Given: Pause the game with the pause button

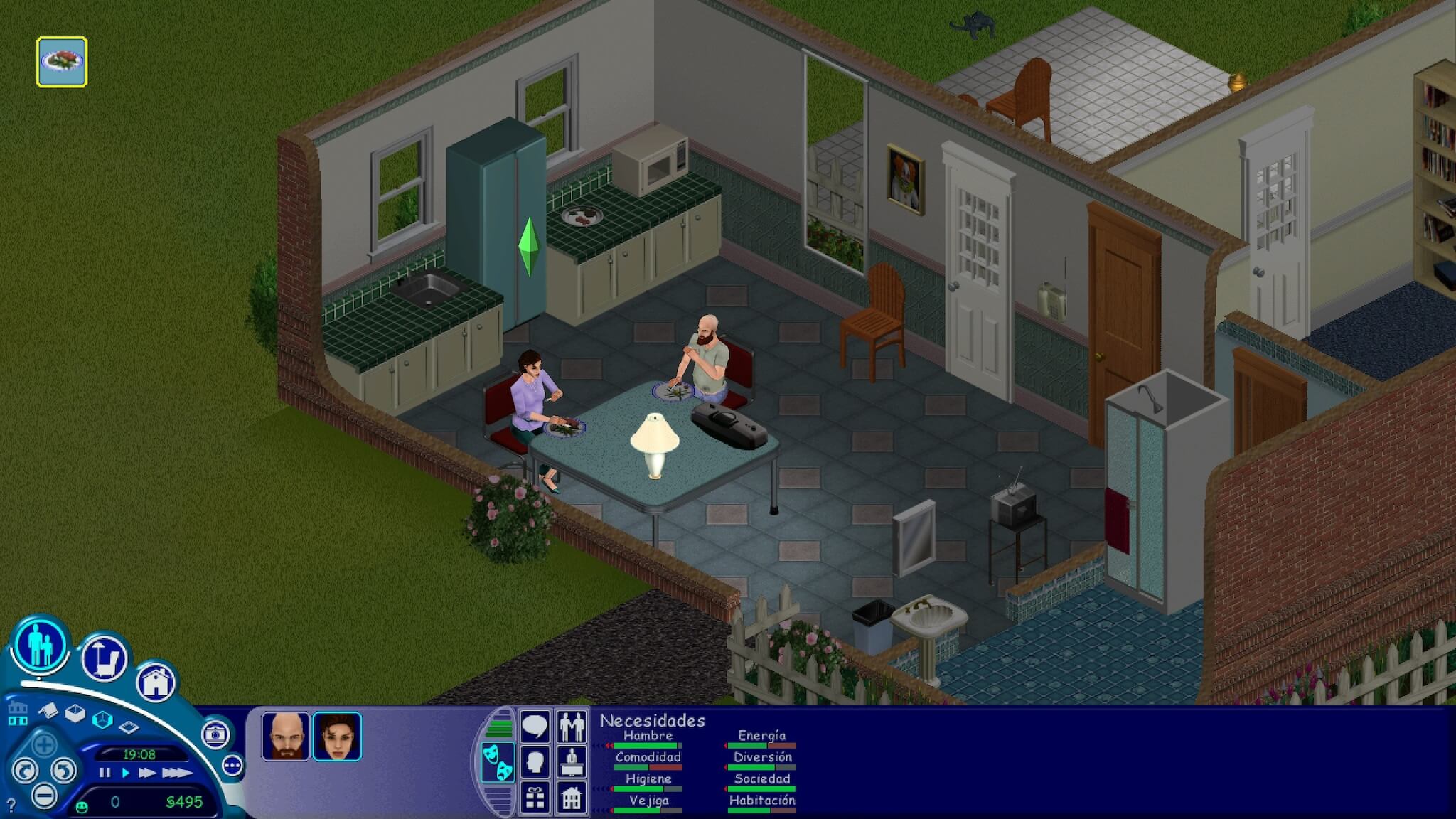Looking at the screenshot, I should 105,773.
